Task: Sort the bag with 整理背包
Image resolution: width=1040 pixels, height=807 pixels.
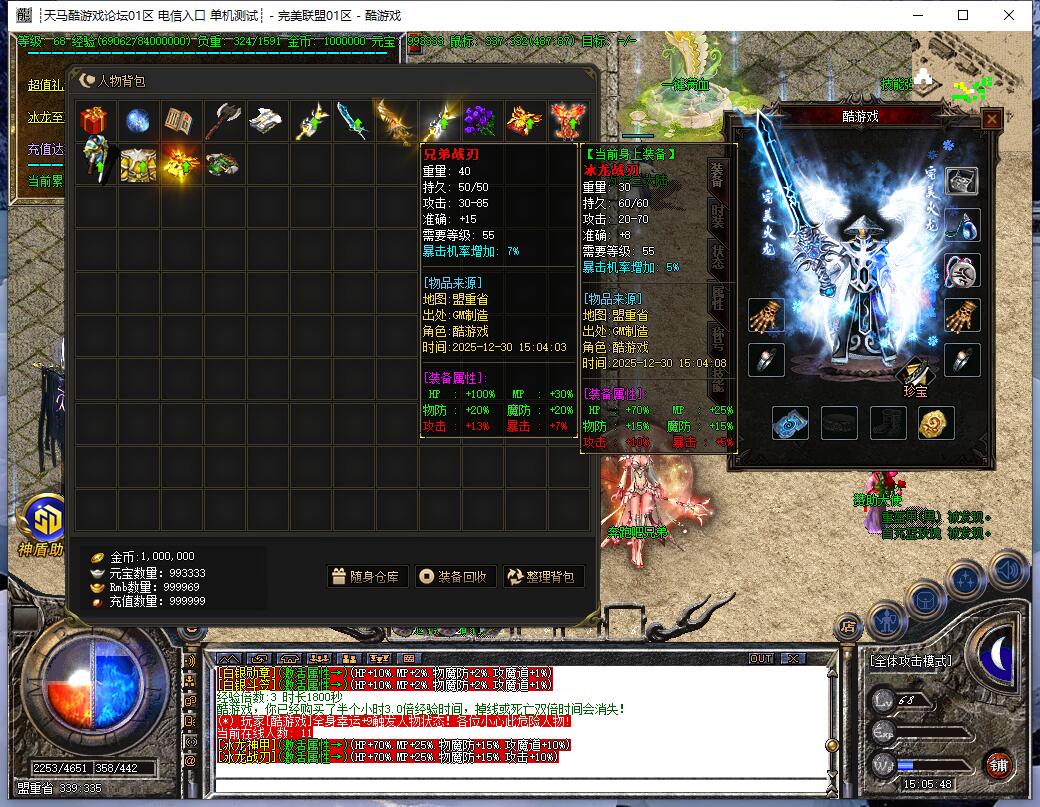Action: [x=543, y=576]
